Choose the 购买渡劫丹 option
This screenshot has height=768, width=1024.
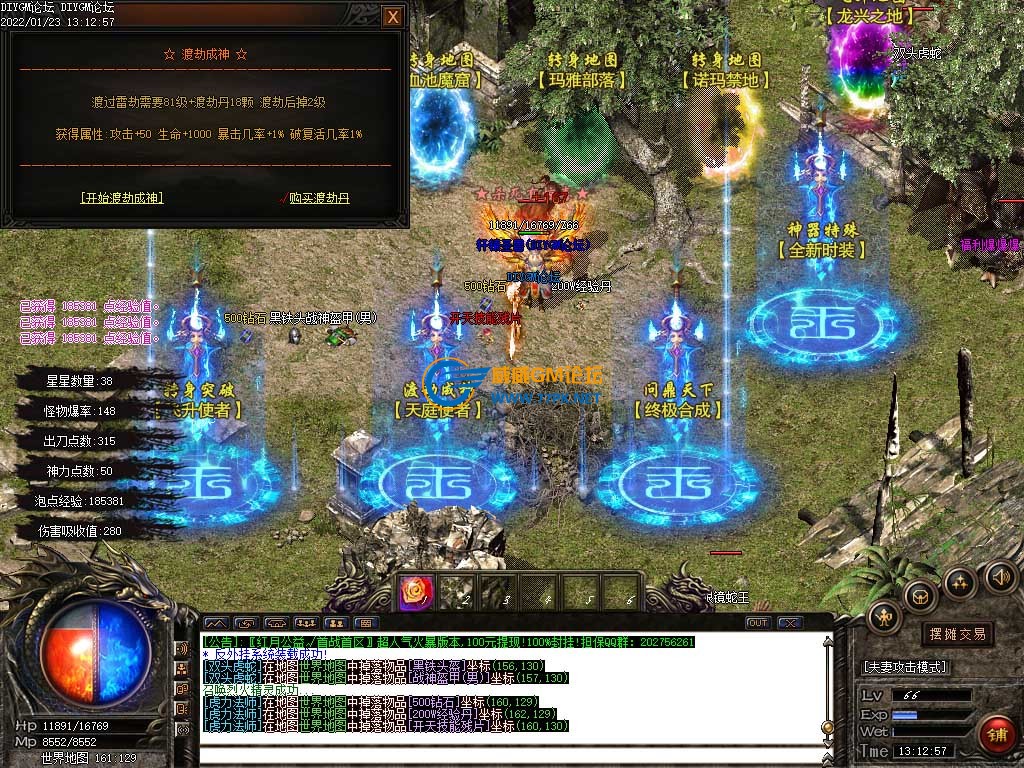point(319,198)
